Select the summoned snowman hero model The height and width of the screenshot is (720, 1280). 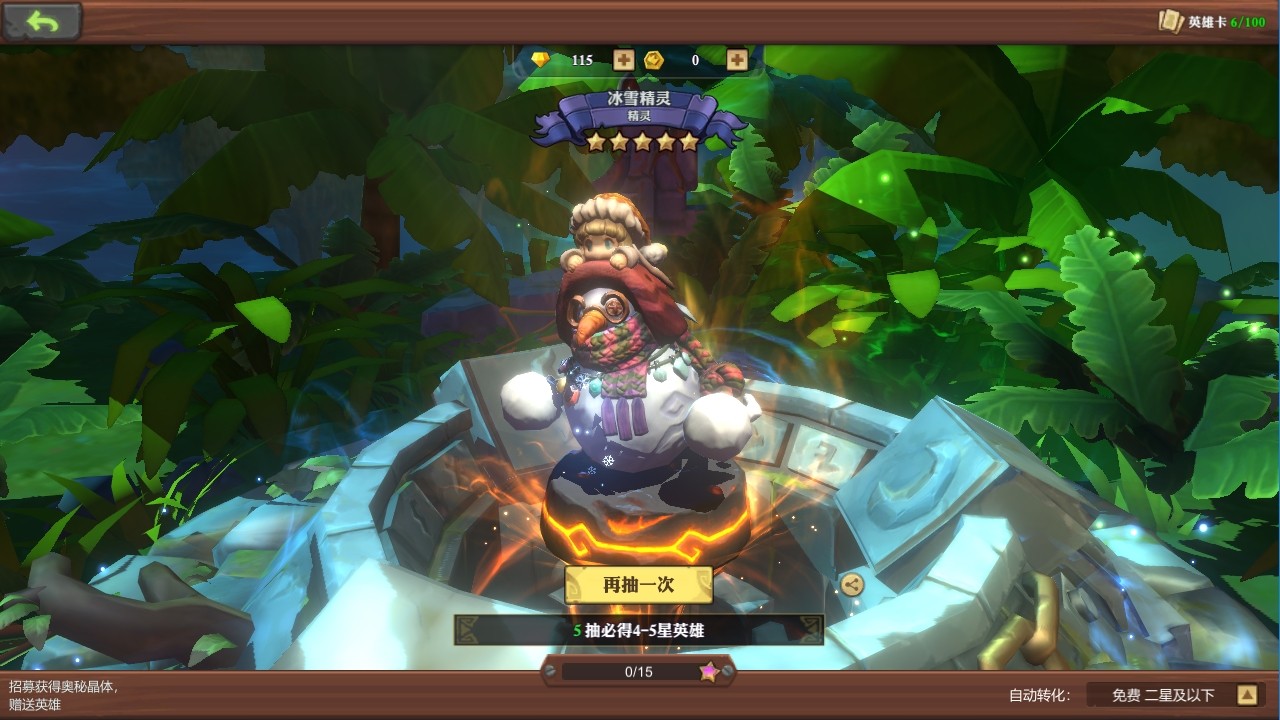[x=630, y=370]
